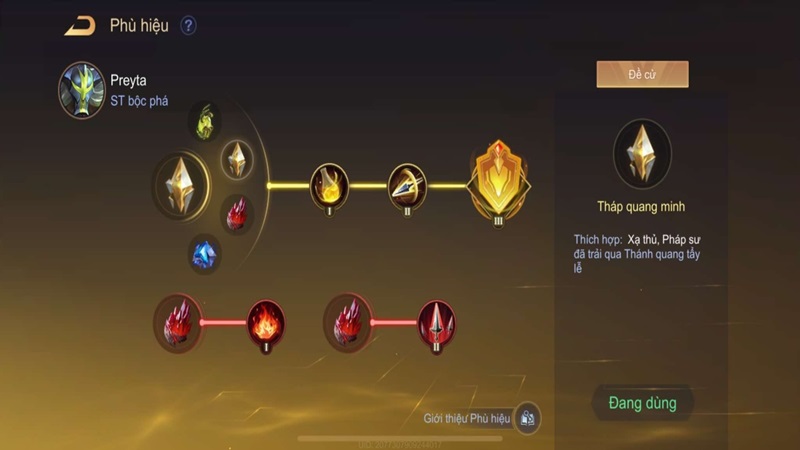This screenshot has height=450, width=800.
Task: Select the Preyta hero portrait
Action: coord(82,90)
